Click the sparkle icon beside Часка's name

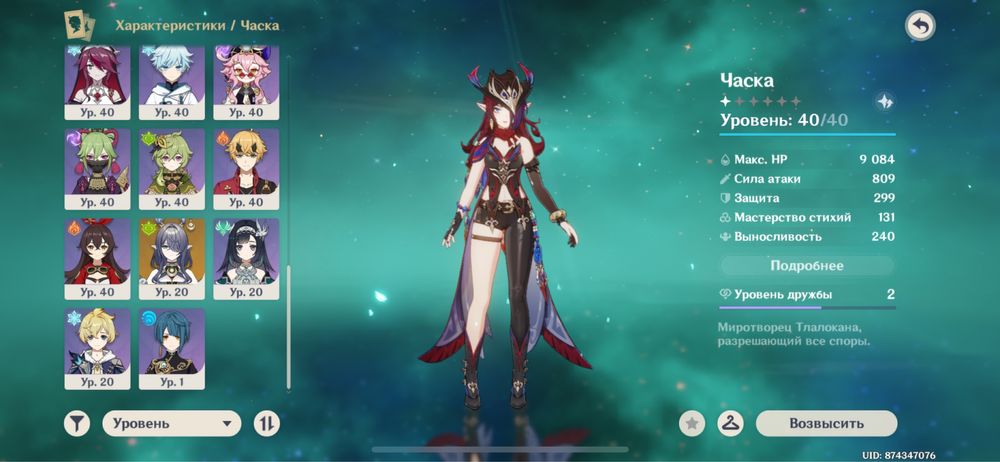tap(884, 101)
